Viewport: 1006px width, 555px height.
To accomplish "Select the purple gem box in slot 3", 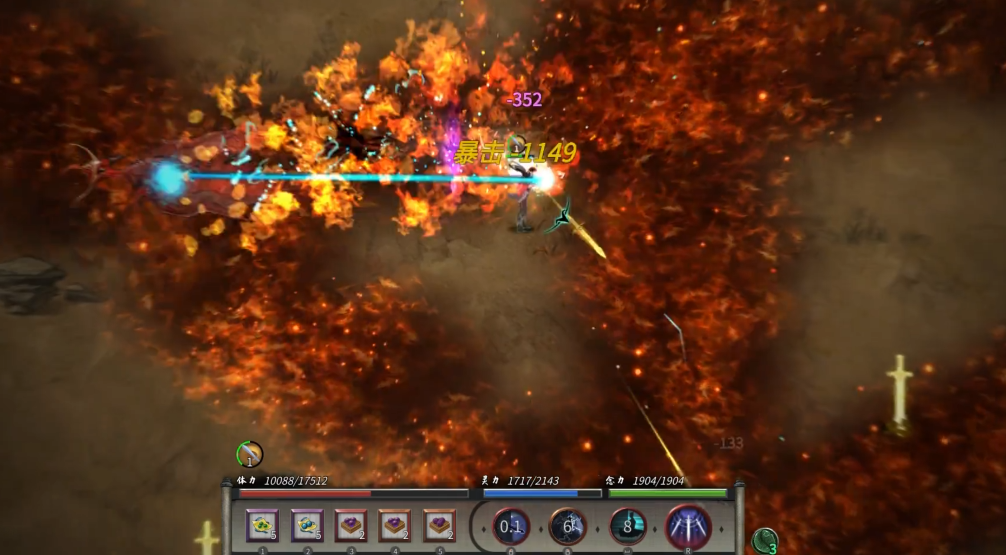I will [351, 525].
